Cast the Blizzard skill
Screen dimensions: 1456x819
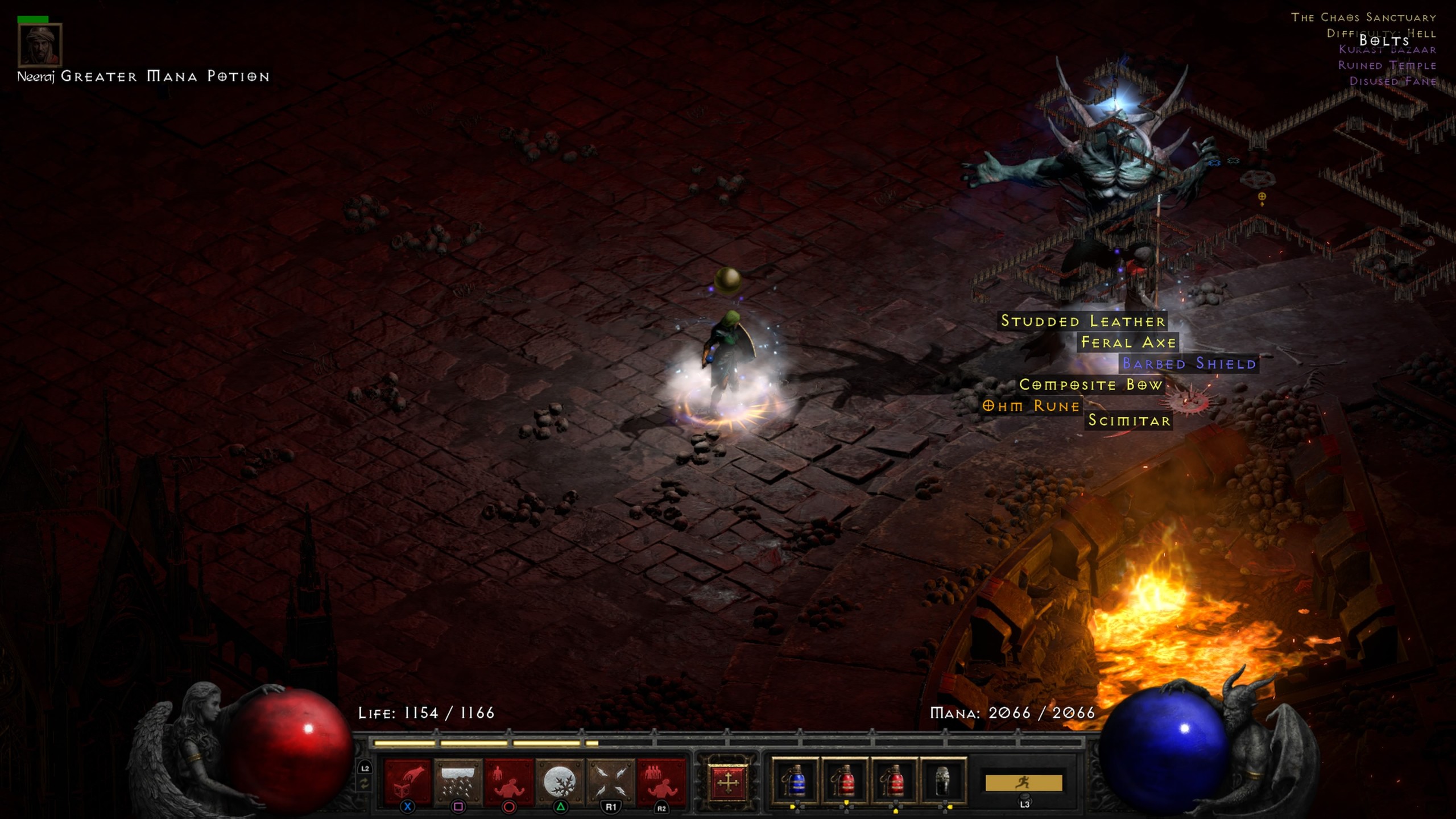(458, 781)
